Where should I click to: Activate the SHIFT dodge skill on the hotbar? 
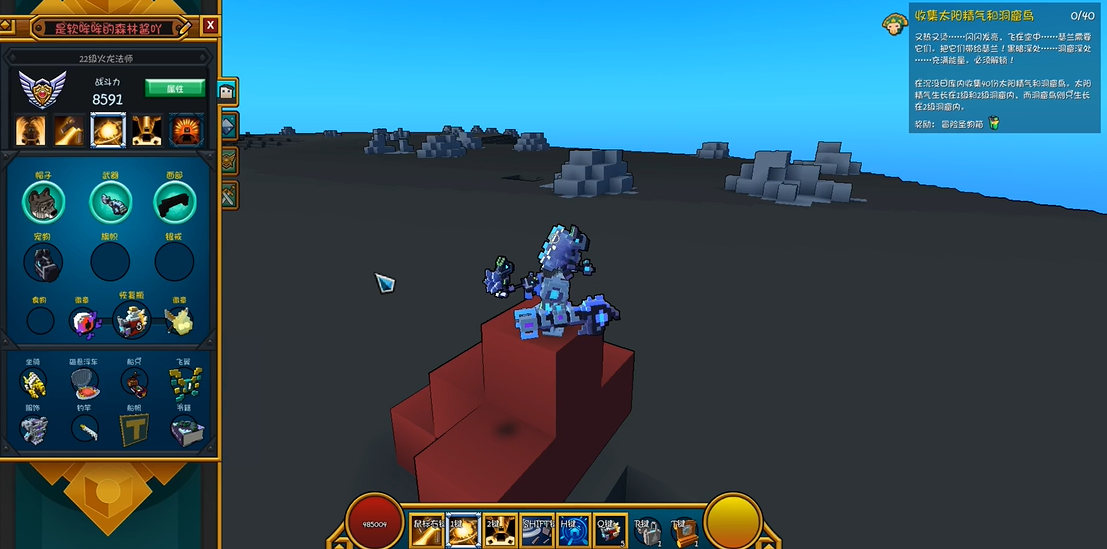click(x=535, y=531)
